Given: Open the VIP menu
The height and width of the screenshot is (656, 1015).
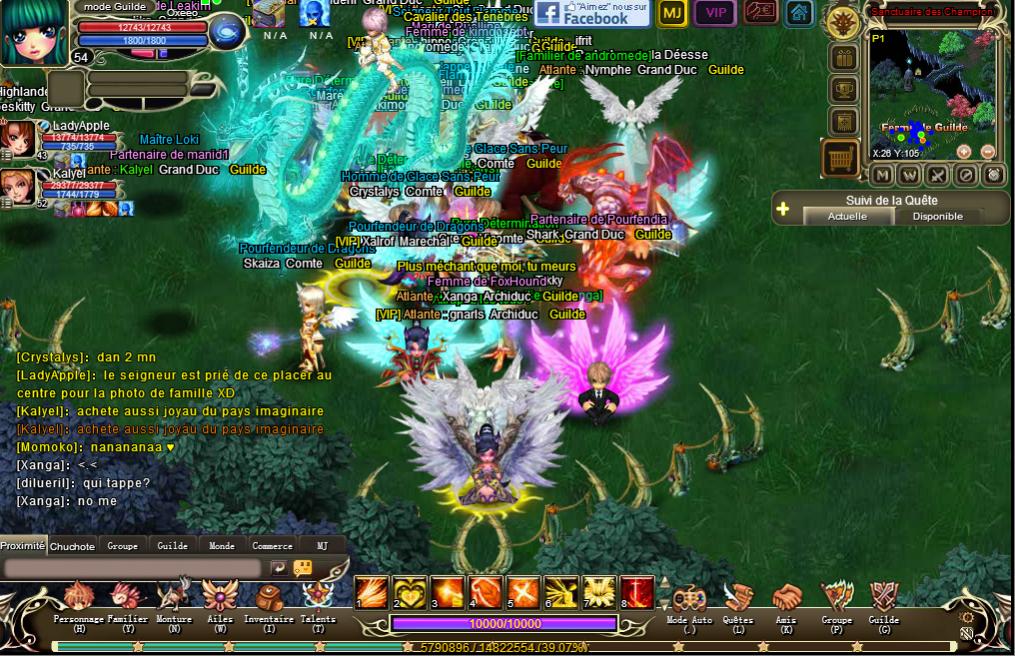Looking at the screenshot, I should coord(715,13).
